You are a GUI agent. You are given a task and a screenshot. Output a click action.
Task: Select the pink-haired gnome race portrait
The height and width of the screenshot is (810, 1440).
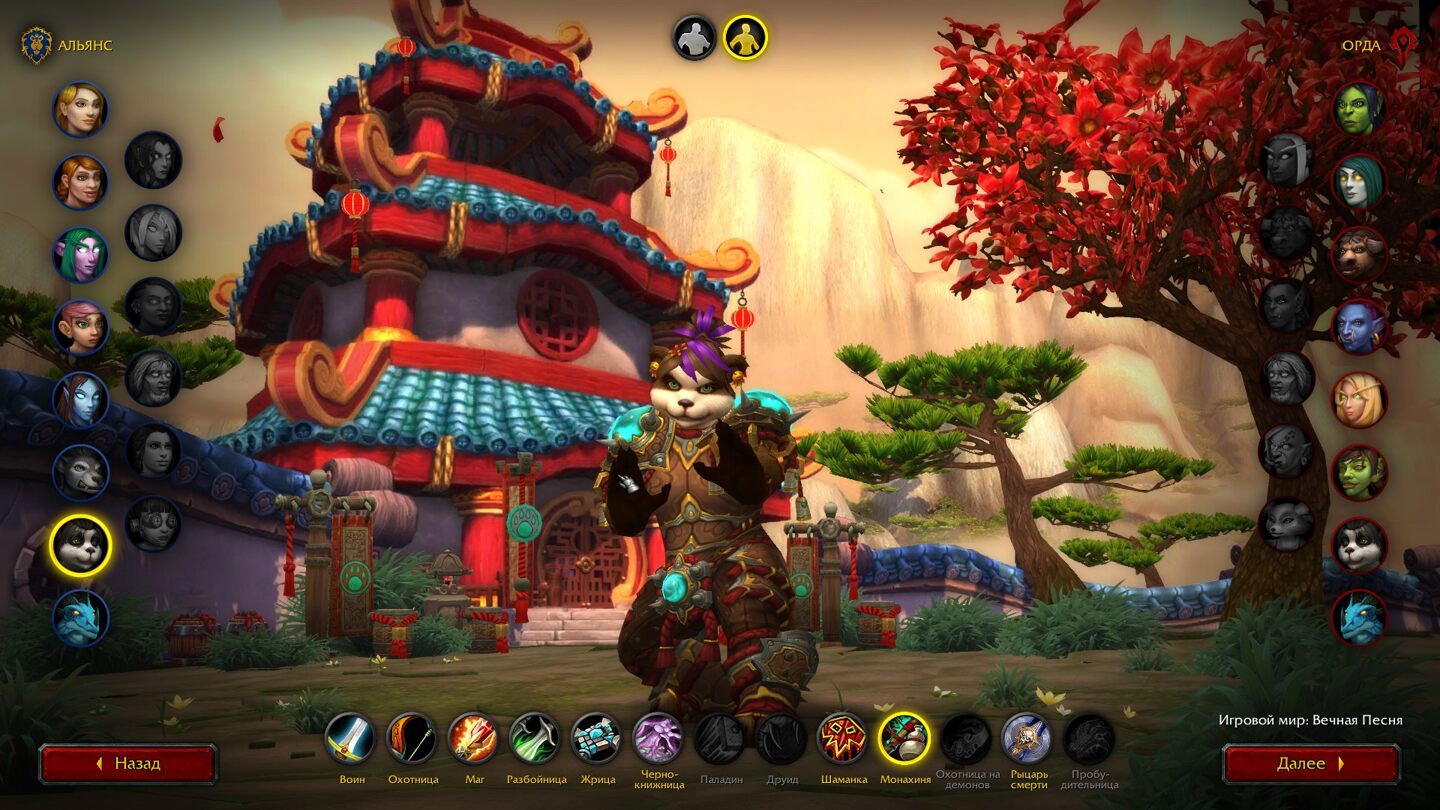pyautogui.click(x=80, y=327)
